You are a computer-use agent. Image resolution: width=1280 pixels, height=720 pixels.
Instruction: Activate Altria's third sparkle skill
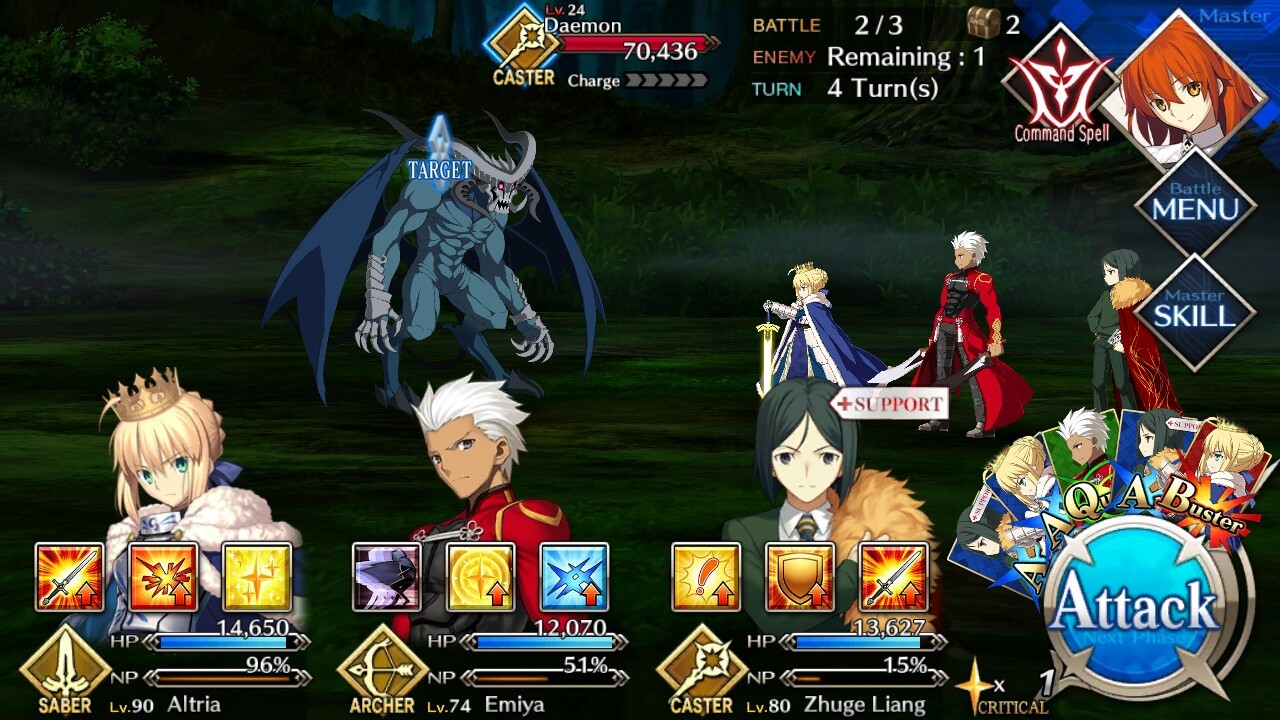(257, 577)
